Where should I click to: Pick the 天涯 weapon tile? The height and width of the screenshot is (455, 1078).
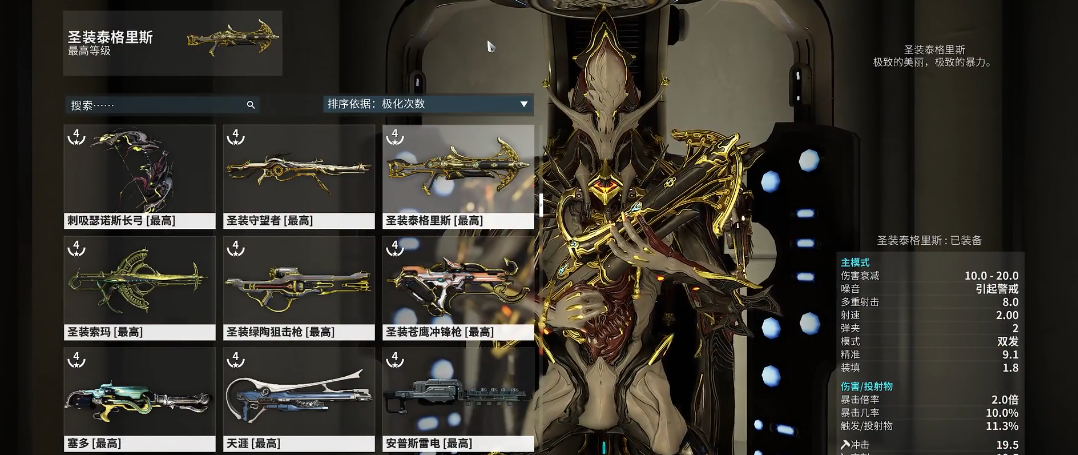click(x=299, y=398)
